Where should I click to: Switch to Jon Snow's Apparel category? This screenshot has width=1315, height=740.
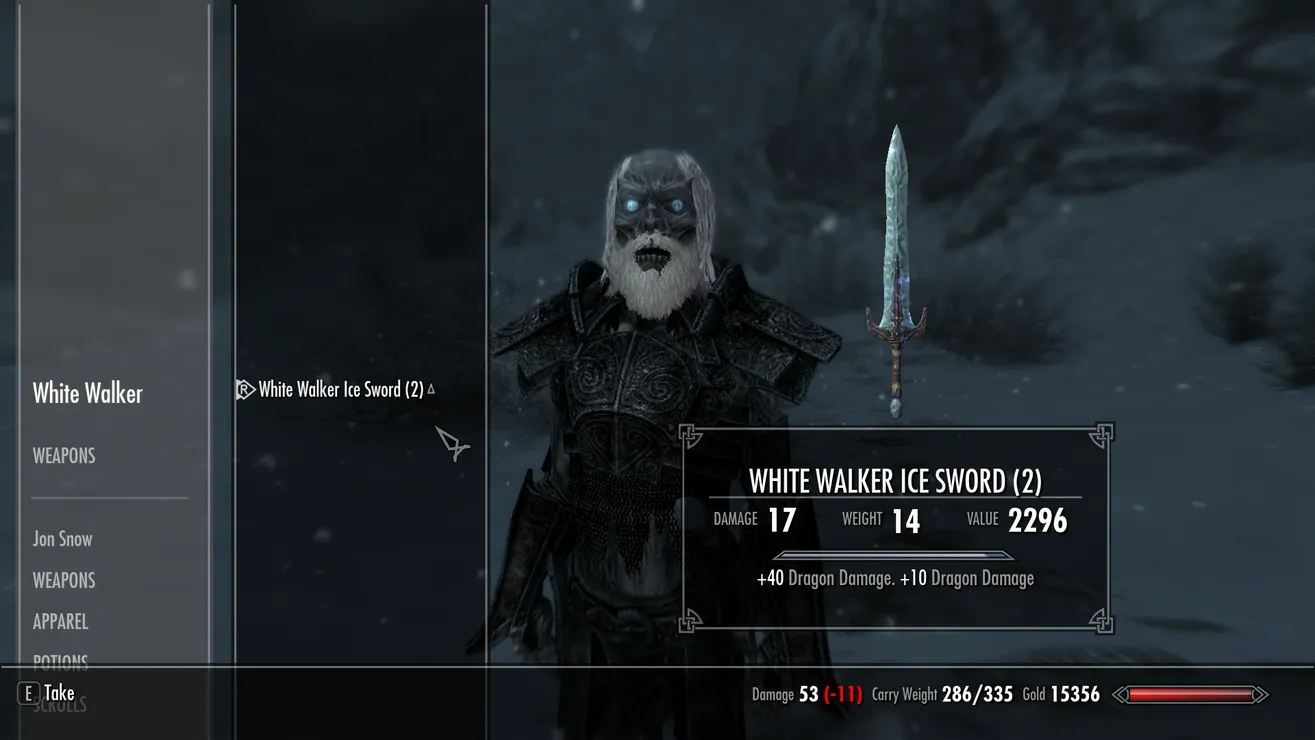(x=60, y=622)
